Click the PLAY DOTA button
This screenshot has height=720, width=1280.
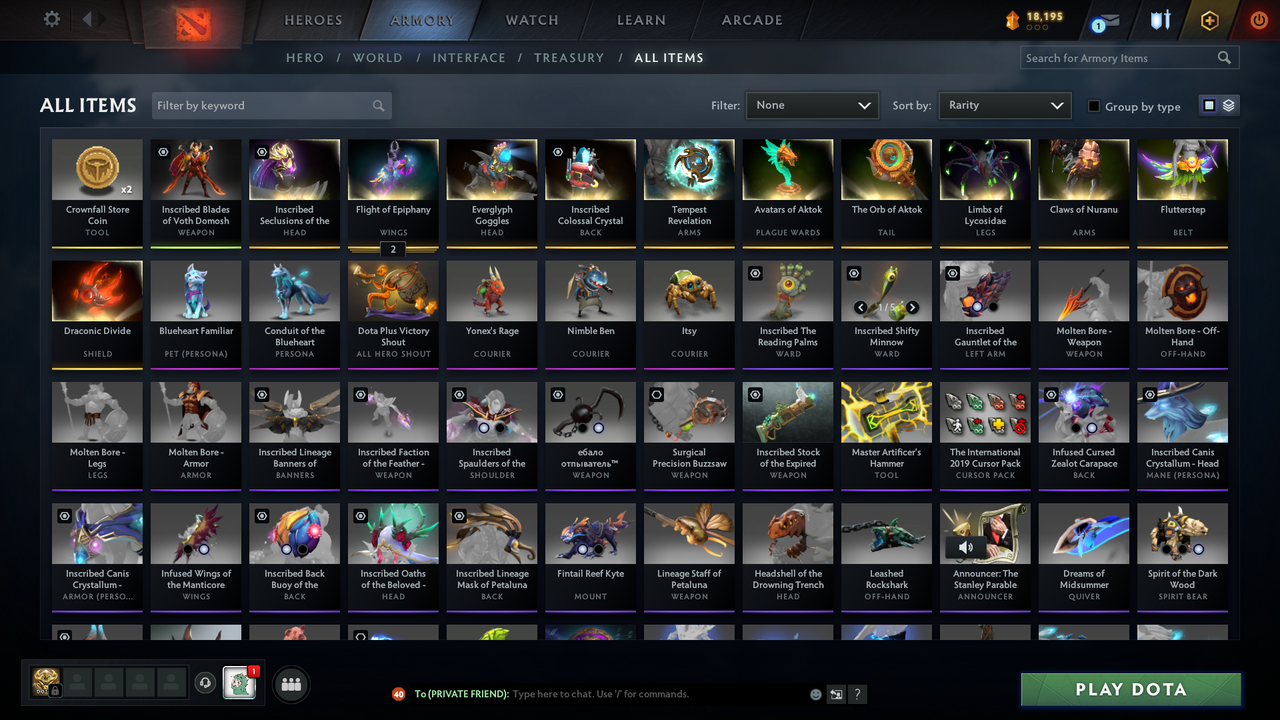1130,689
